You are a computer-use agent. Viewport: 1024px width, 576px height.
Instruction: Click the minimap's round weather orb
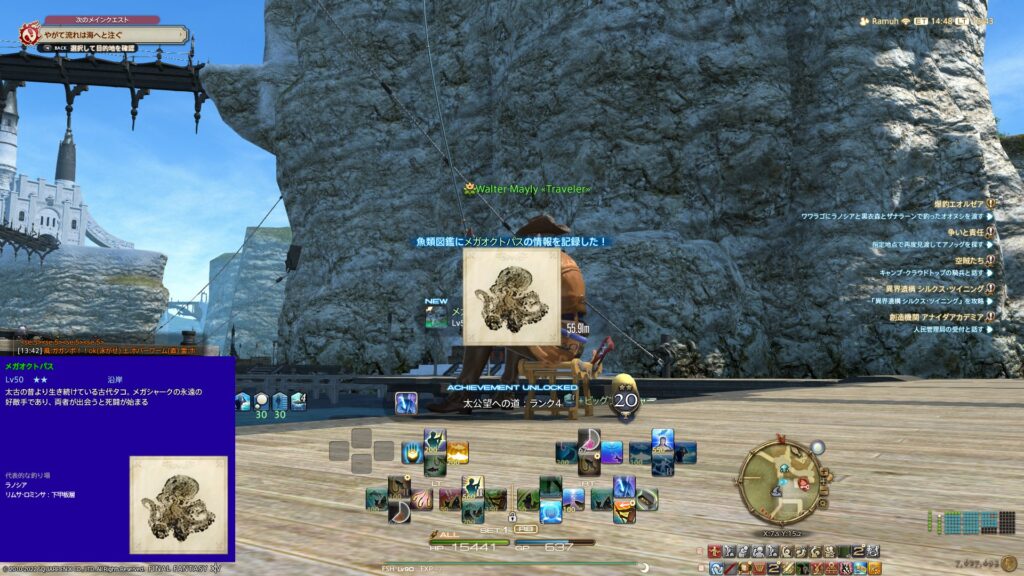[818, 447]
